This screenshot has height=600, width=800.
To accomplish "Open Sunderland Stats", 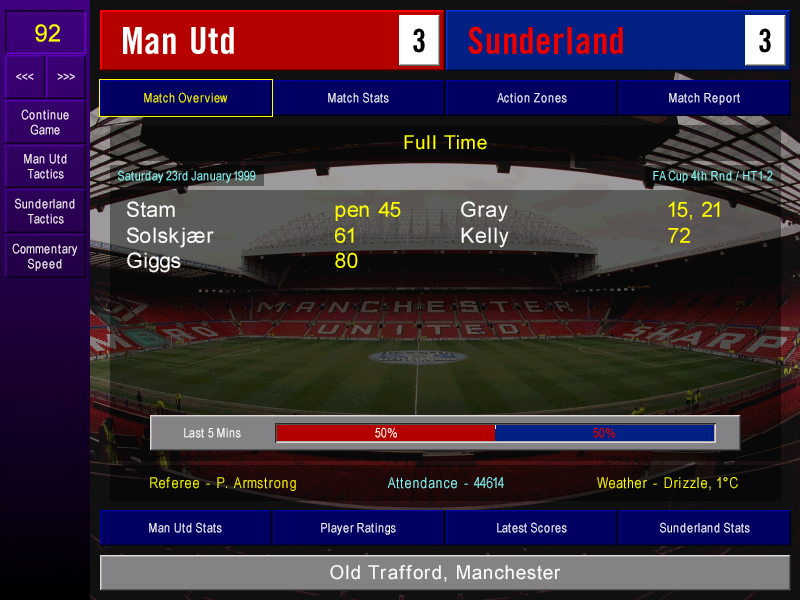I will (704, 528).
